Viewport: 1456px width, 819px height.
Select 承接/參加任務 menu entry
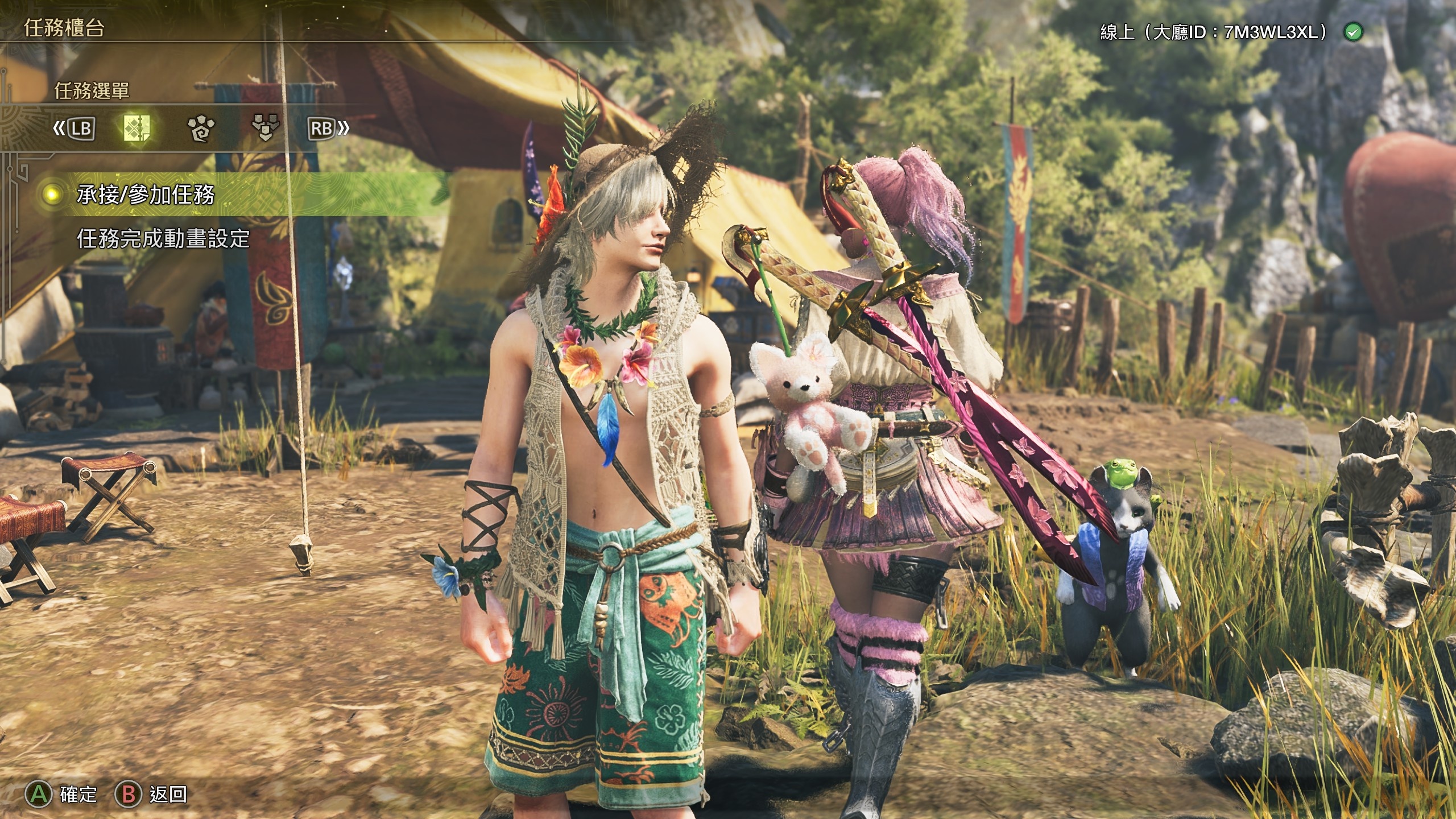[x=146, y=195]
